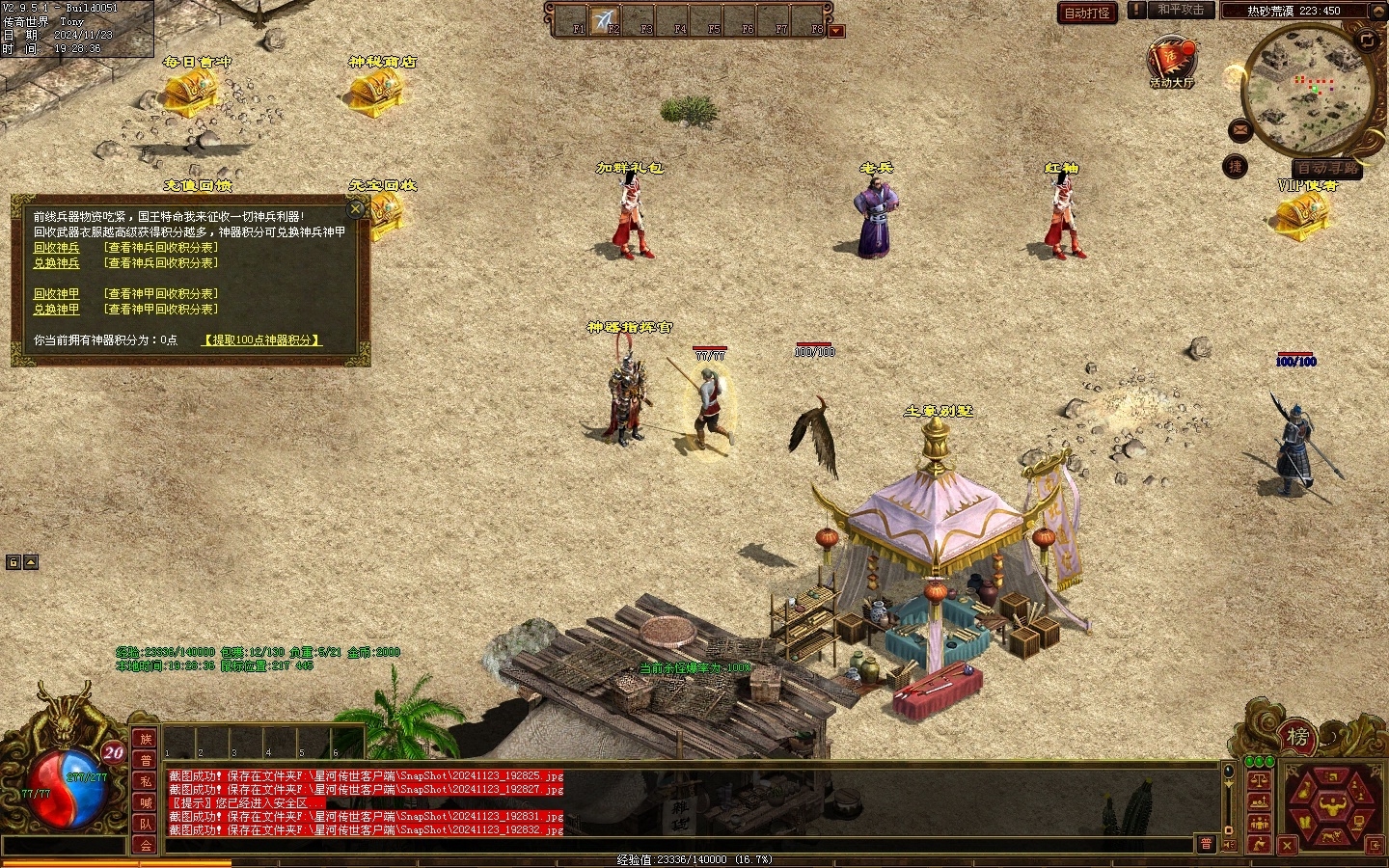Activate the 自动寻路 auto-pathfinding button

coord(1328,168)
